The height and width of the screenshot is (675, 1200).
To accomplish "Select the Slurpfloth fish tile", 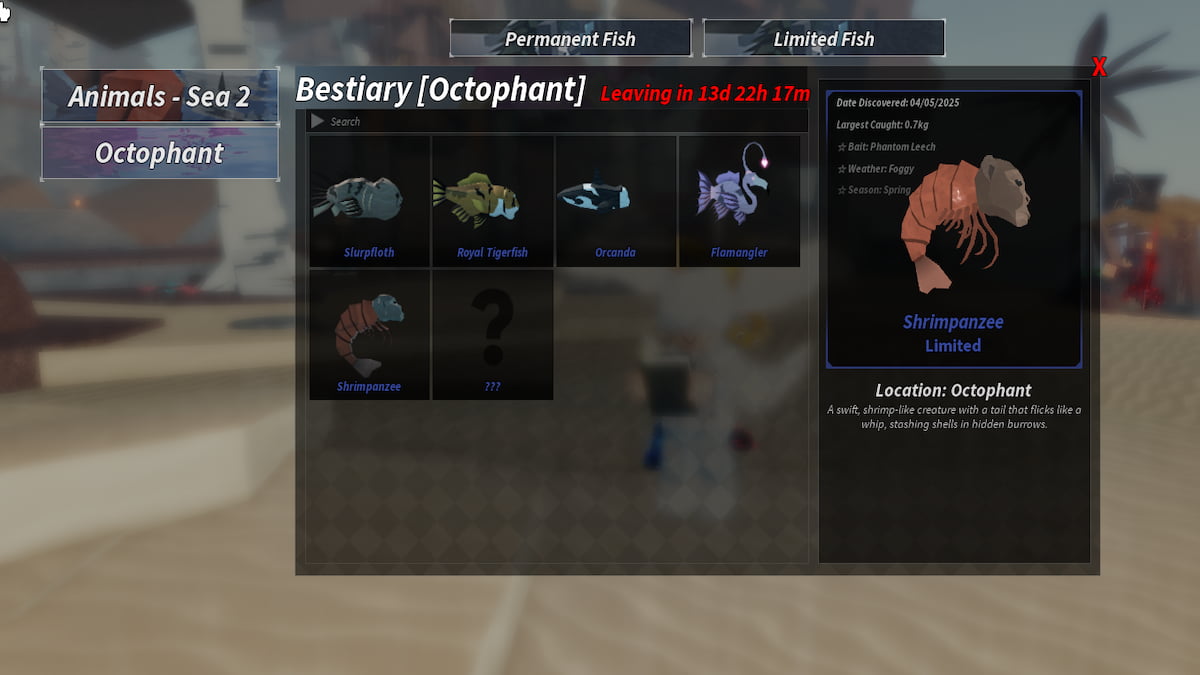I will 369,202.
